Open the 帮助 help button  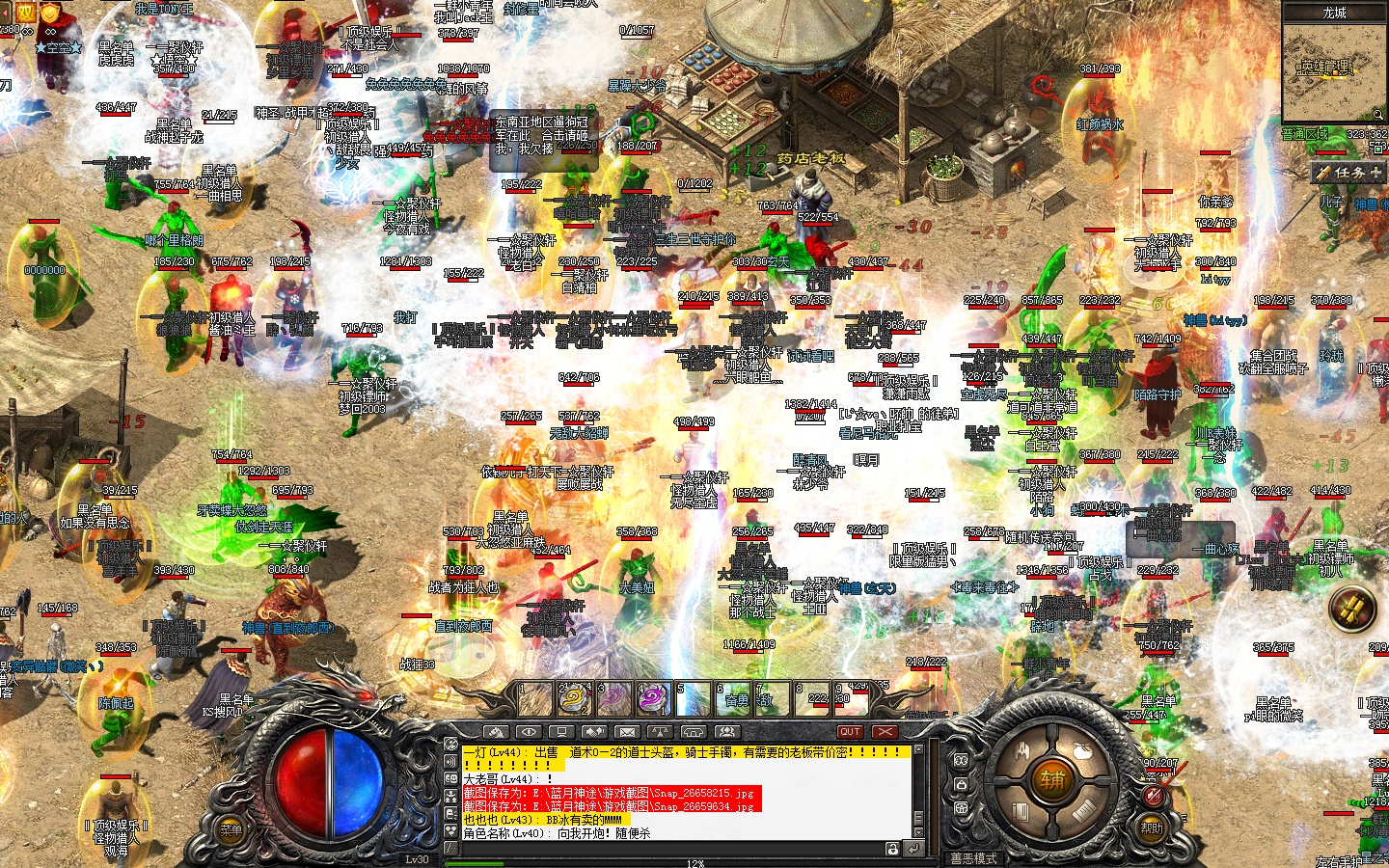pos(1152,827)
